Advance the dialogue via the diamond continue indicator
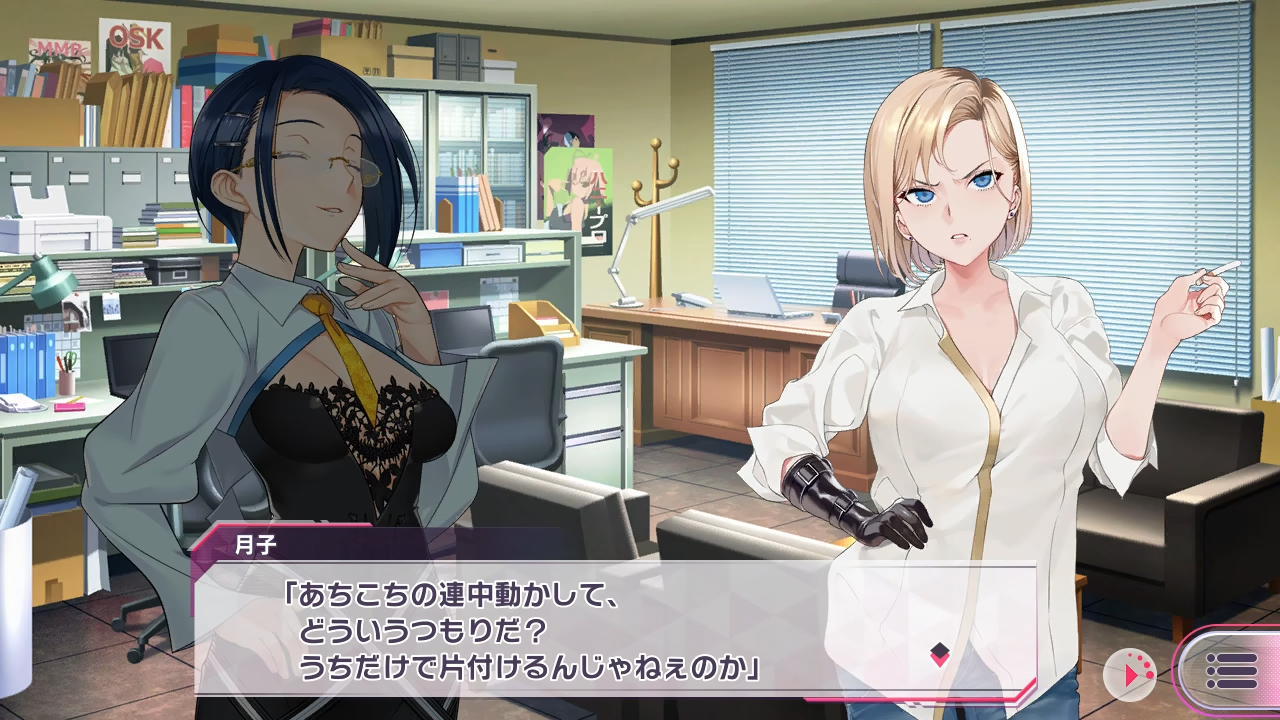The height and width of the screenshot is (720, 1280). (939, 655)
